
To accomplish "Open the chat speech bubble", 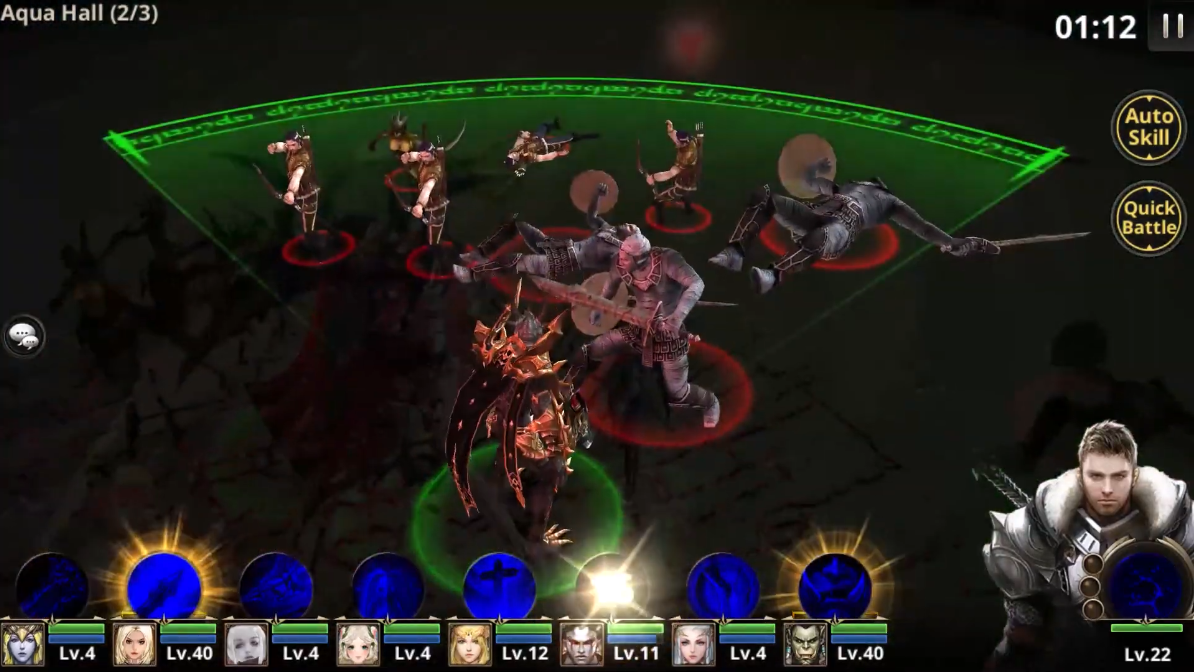I will click(x=24, y=337).
